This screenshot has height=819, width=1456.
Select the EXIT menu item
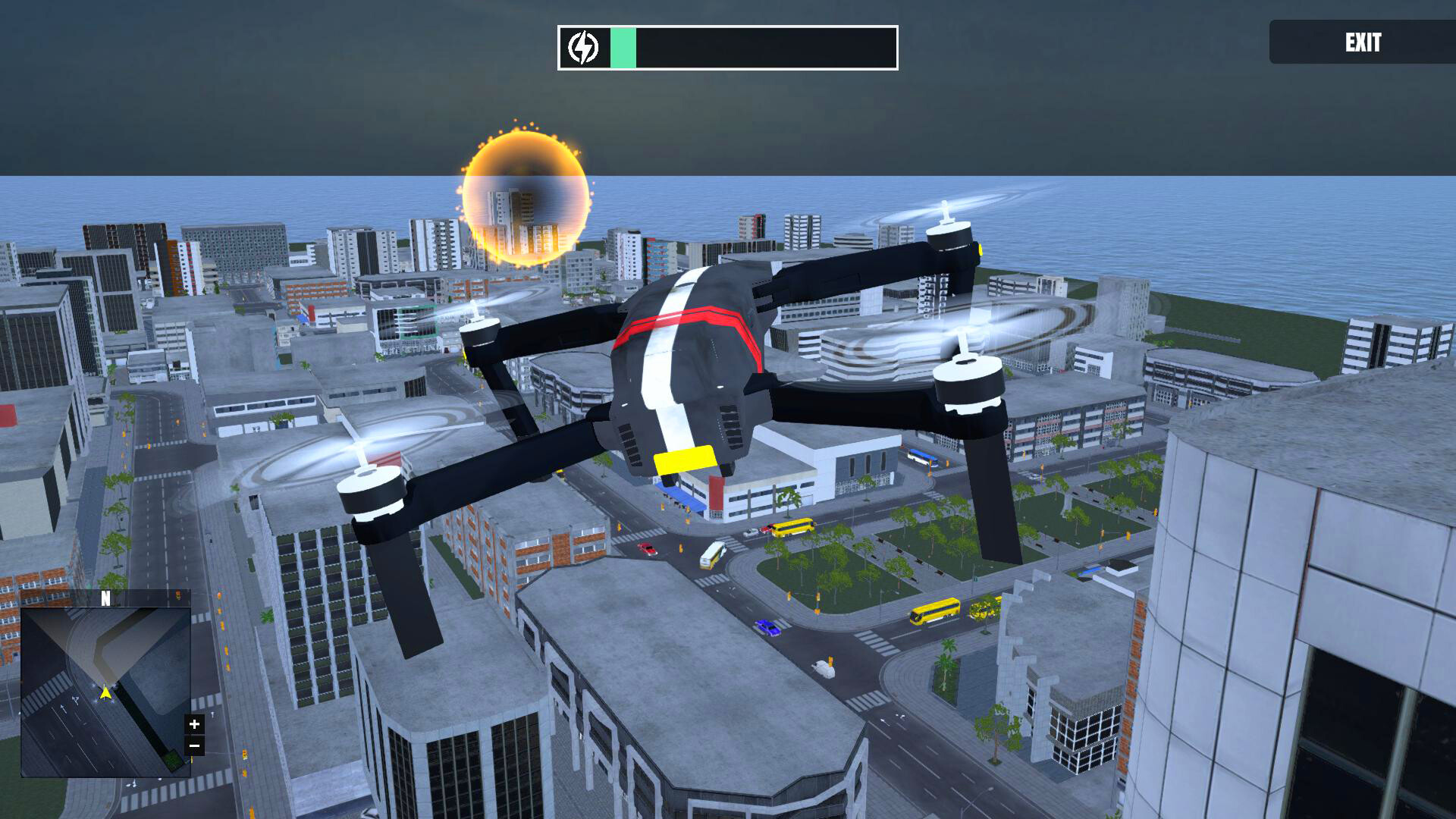tap(1363, 43)
